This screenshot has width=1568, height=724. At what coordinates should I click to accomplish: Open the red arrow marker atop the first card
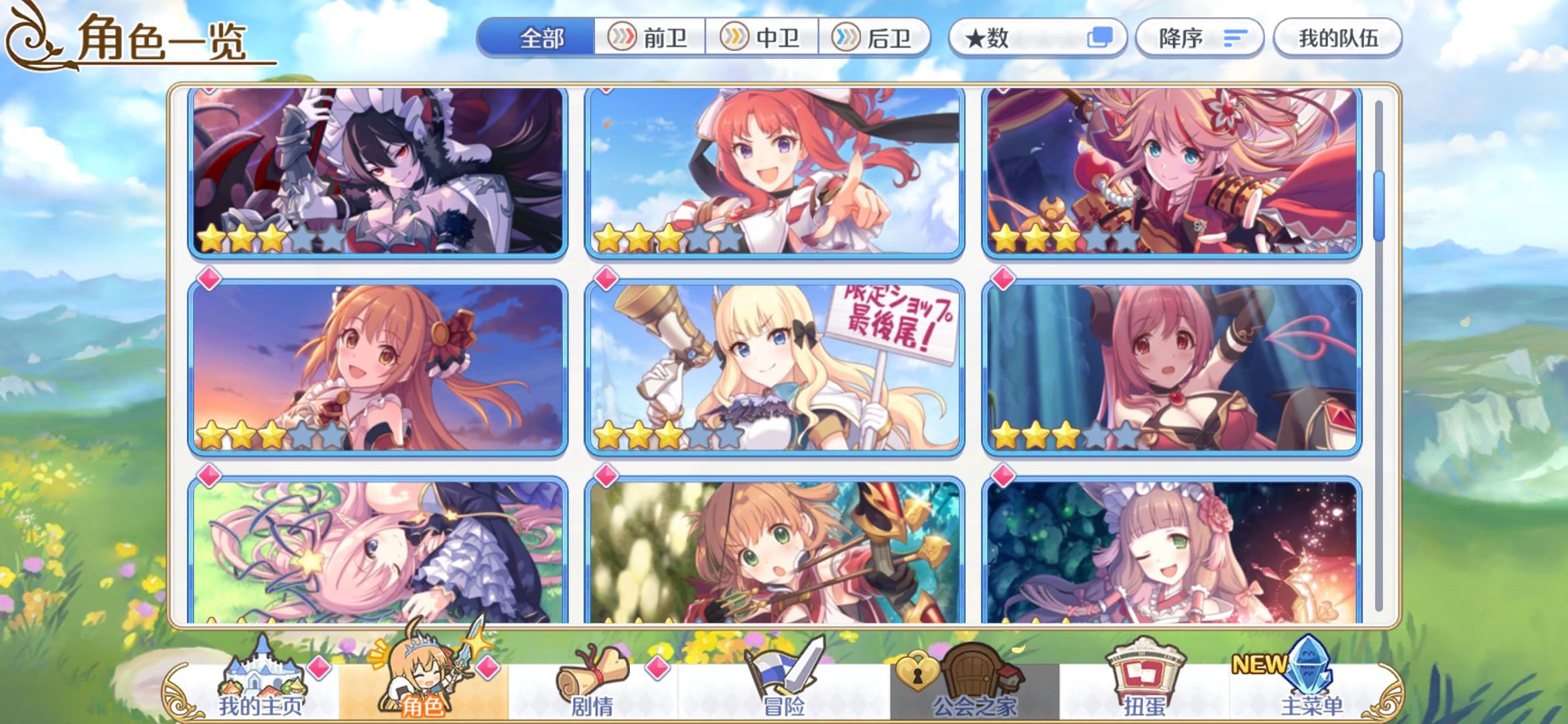click(x=208, y=88)
